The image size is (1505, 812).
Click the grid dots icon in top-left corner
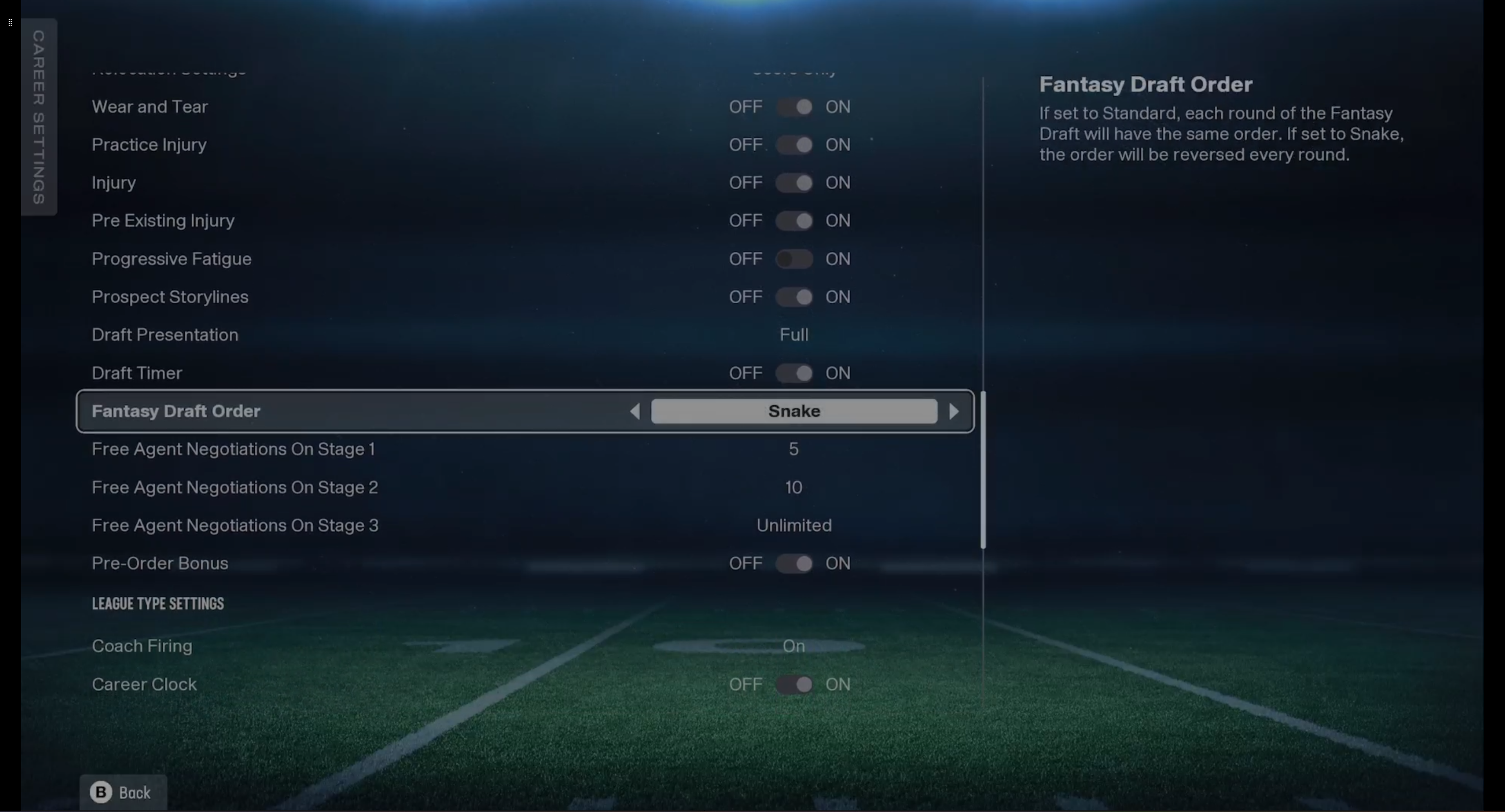click(9, 22)
